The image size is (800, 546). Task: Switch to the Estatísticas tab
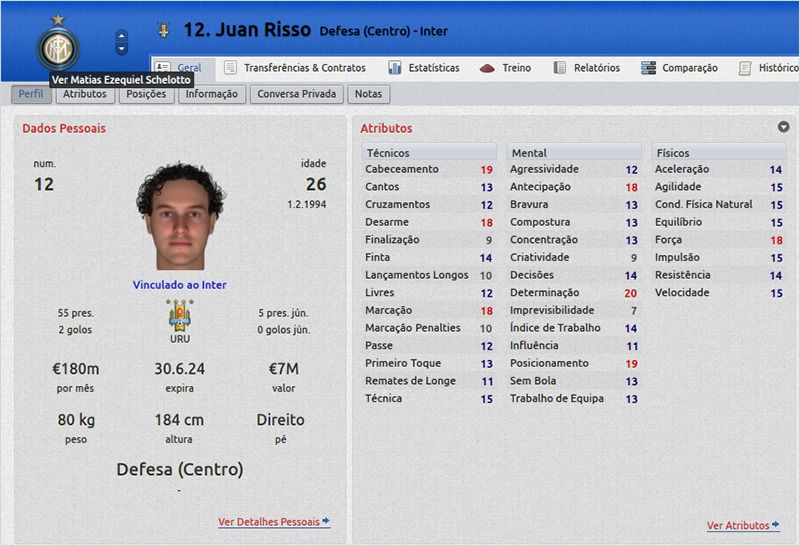[x=423, y=68]
